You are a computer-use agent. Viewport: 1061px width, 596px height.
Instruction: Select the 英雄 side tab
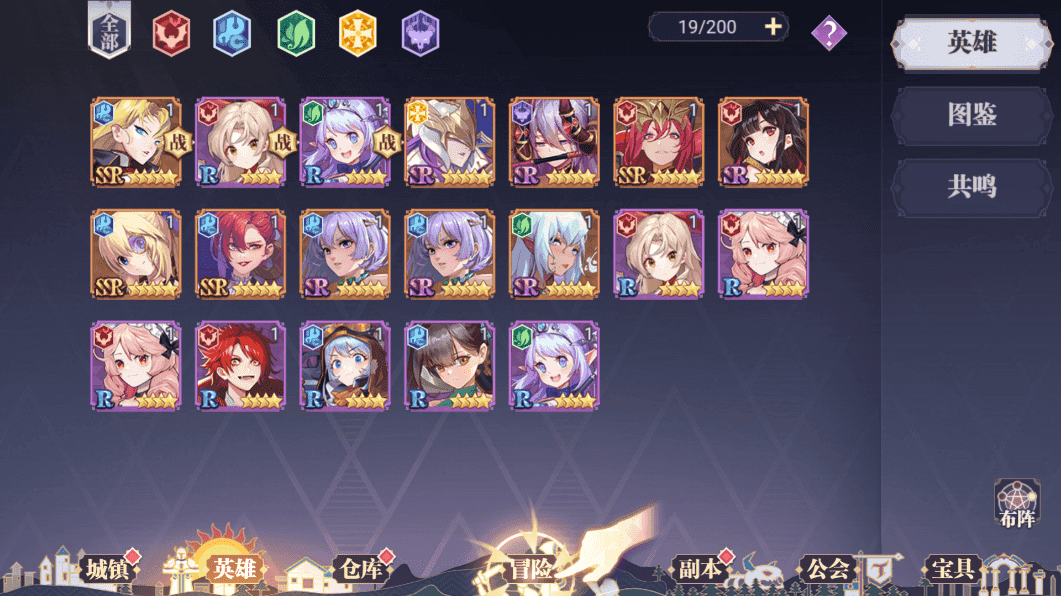point(971,43)
